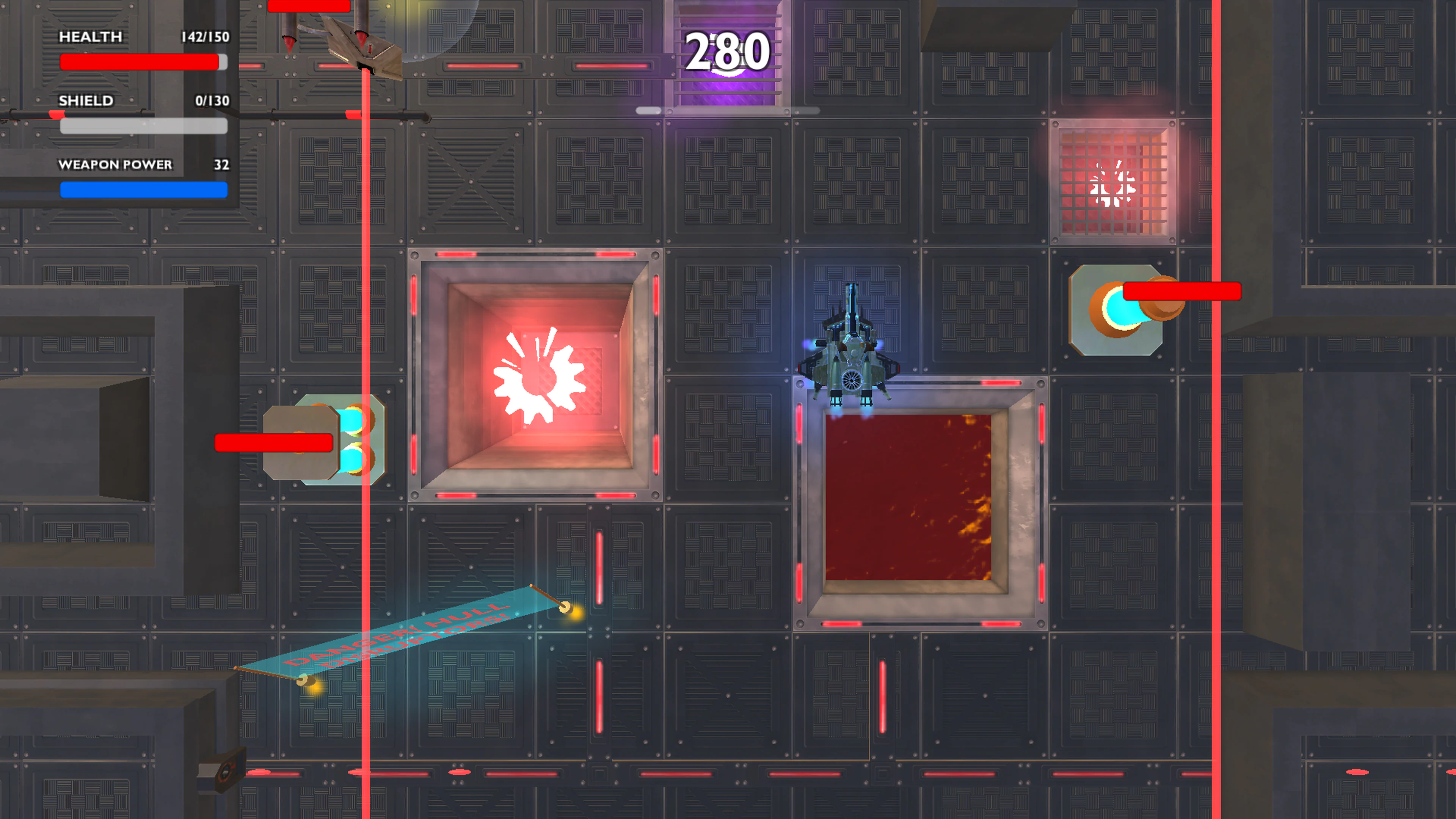Click the glowing red grate panel top right

pos(1114,181)
